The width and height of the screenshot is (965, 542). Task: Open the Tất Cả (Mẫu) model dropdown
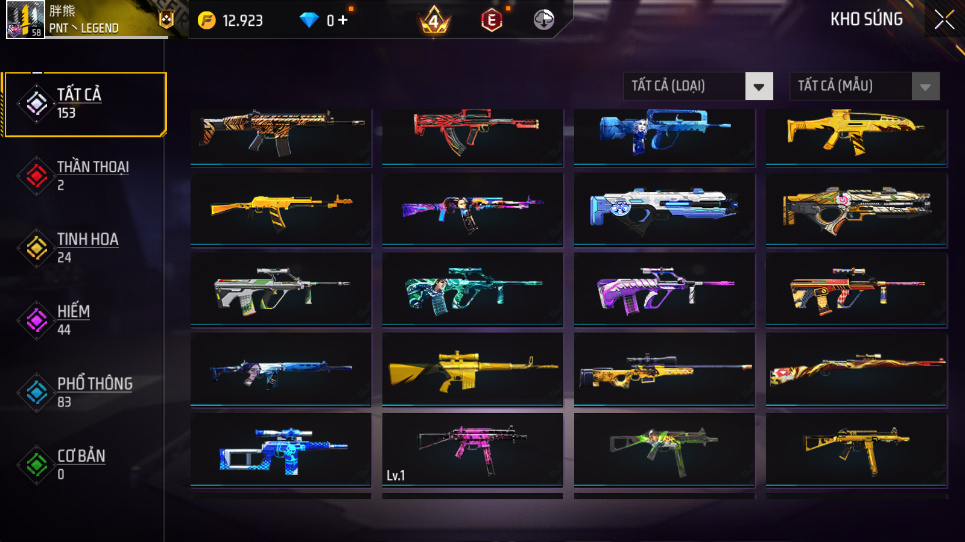[x=865, y=86]
